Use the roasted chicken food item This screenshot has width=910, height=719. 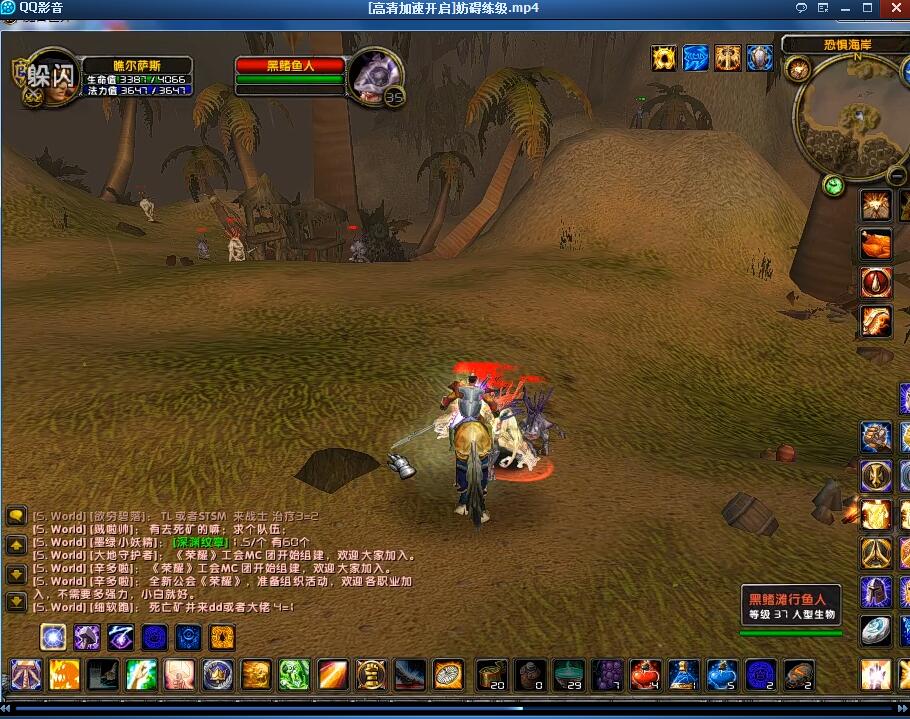coord(876,244)
